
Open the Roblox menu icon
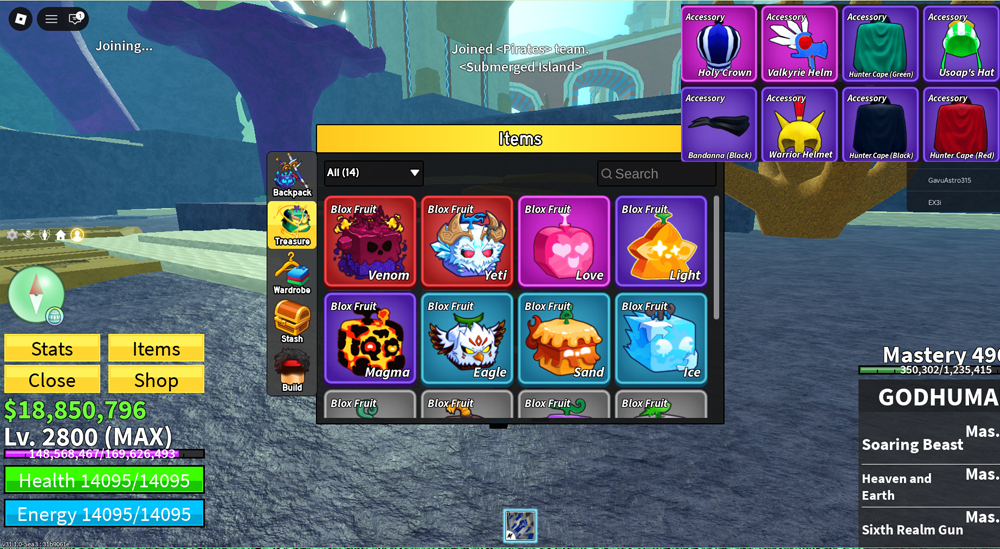21,19
